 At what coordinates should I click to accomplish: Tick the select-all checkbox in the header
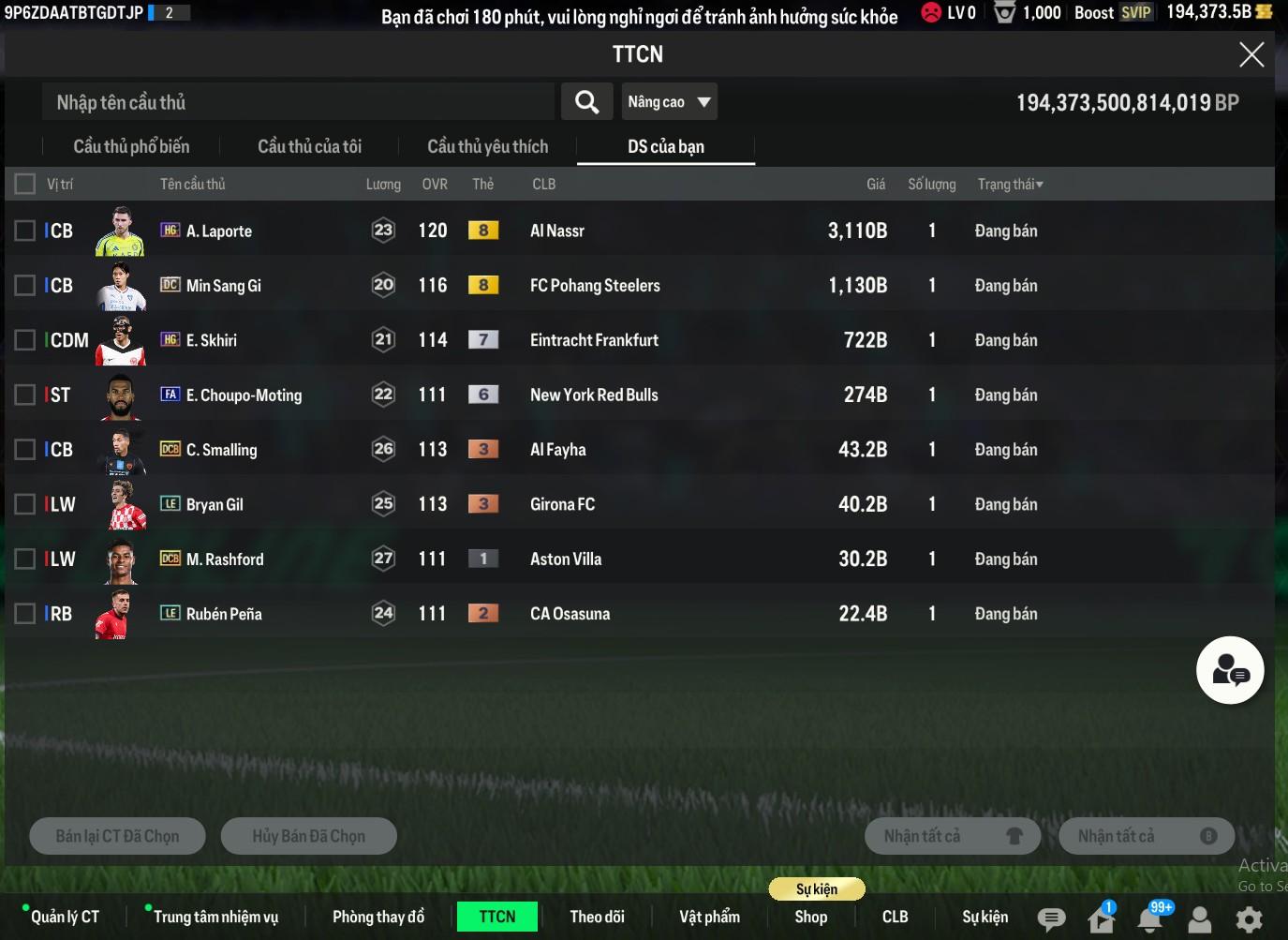point(25,184)
